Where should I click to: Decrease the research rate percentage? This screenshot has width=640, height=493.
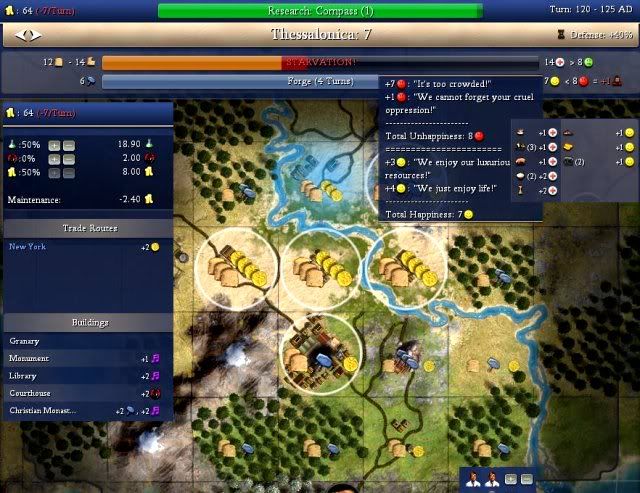click(69, 145)
